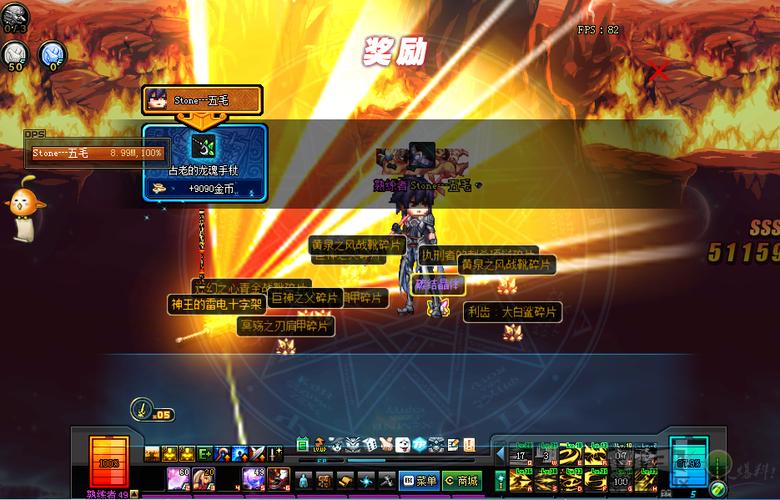This screenshot has width=780, height=500.
Task: Open the blue TP hexagon icon
Action: [419, 444]
